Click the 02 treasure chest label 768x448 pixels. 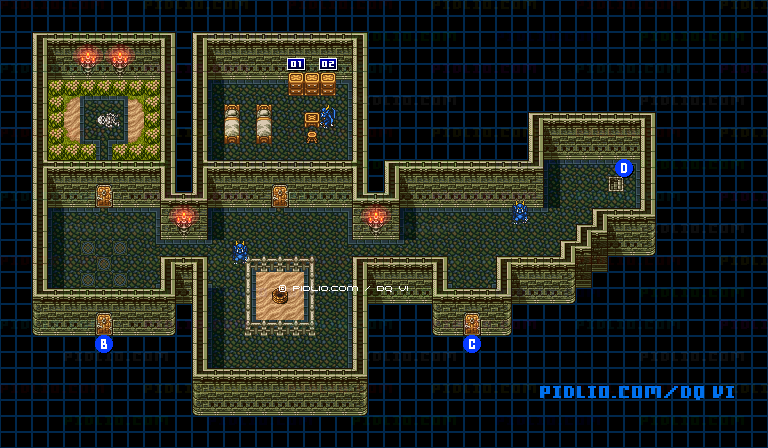[327, 64]
